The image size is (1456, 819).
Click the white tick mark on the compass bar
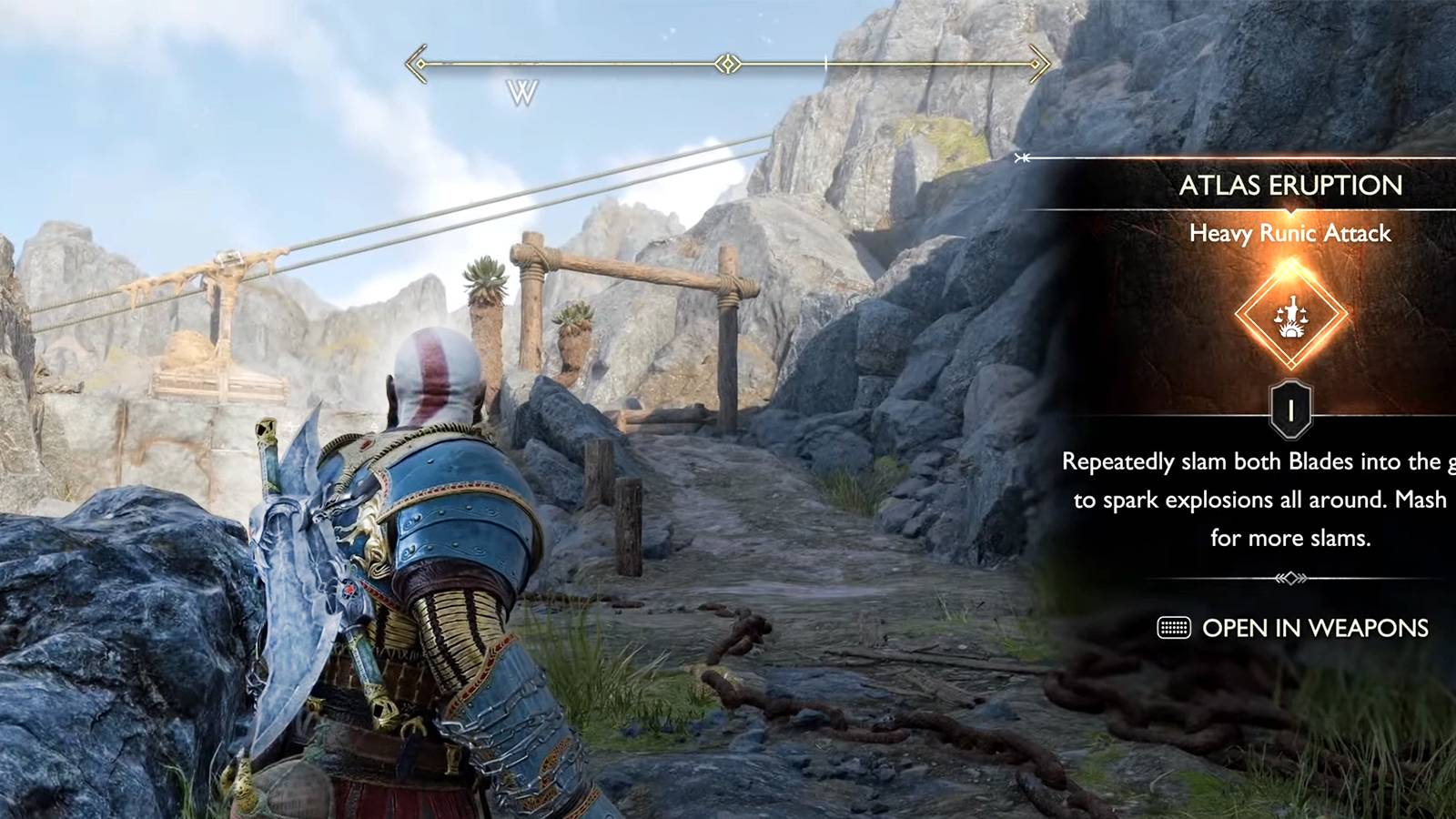point(824,63)
